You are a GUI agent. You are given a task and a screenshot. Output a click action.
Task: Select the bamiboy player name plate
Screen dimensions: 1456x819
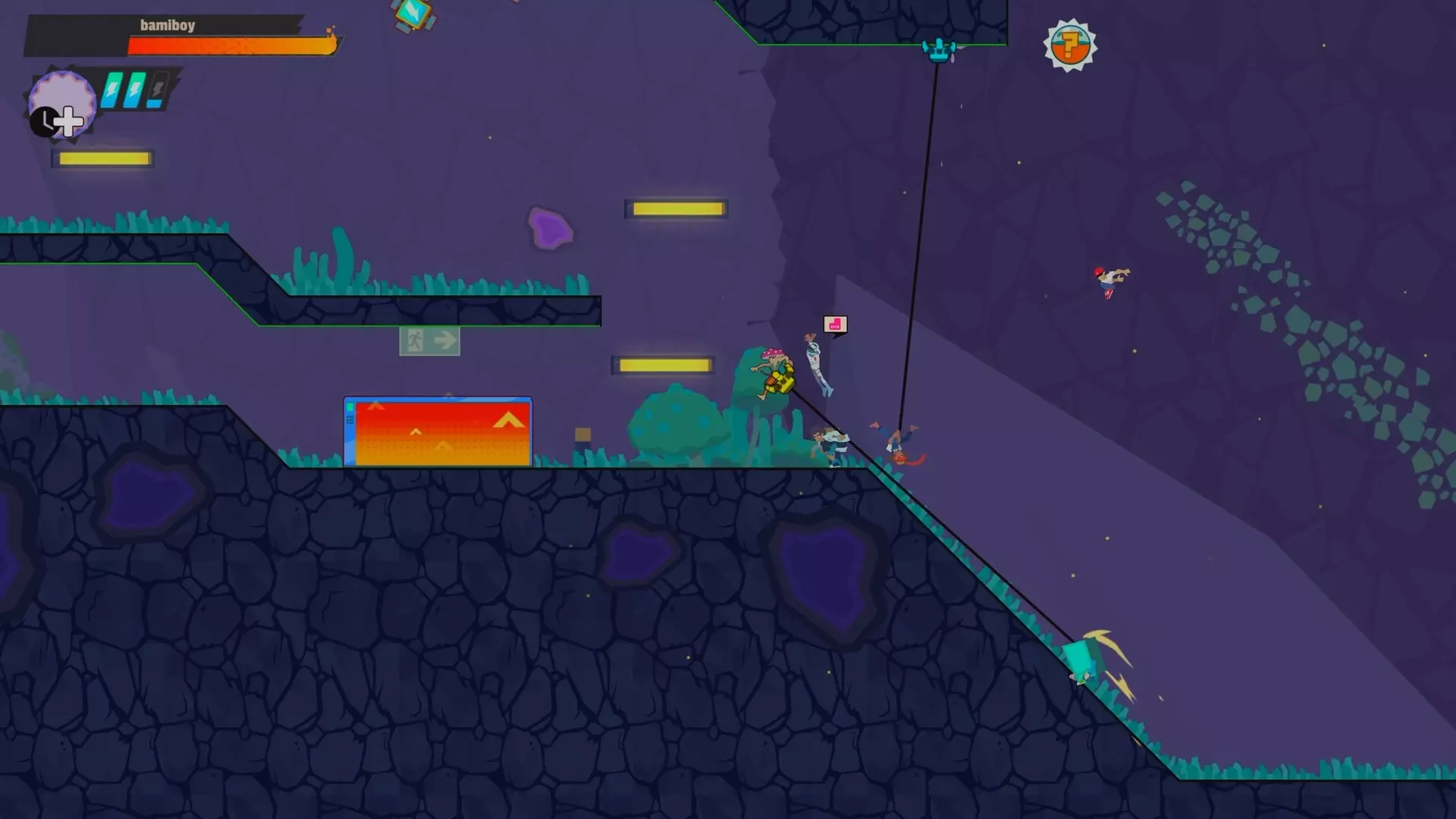(168, 25)
